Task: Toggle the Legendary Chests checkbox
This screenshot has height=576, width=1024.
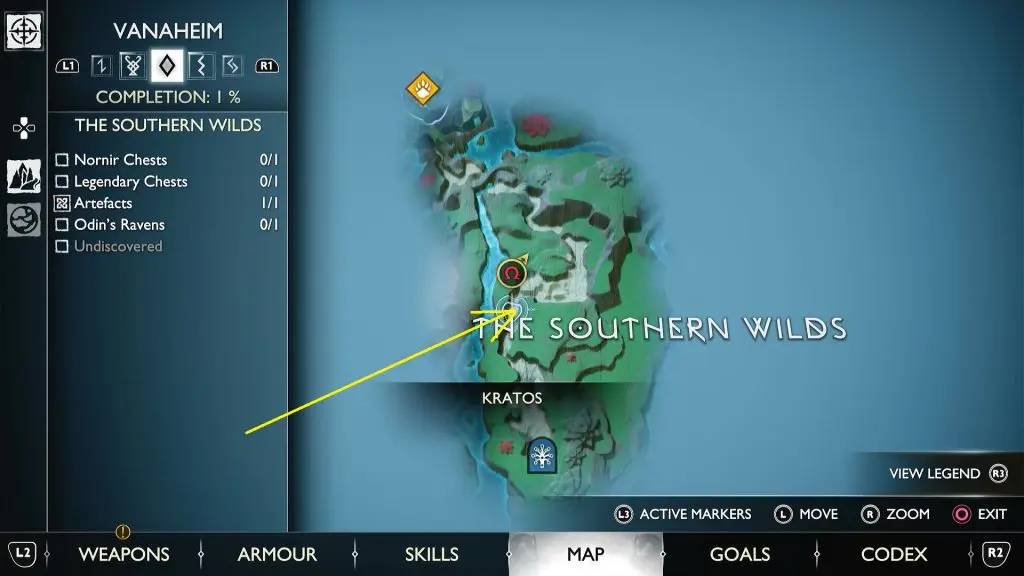Action: (62, 182)
